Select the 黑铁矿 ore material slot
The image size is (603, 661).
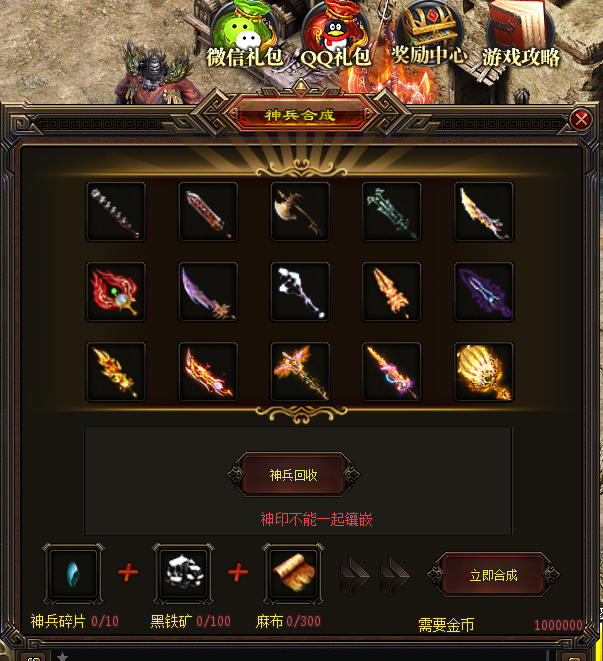click(x=182, y=573)
